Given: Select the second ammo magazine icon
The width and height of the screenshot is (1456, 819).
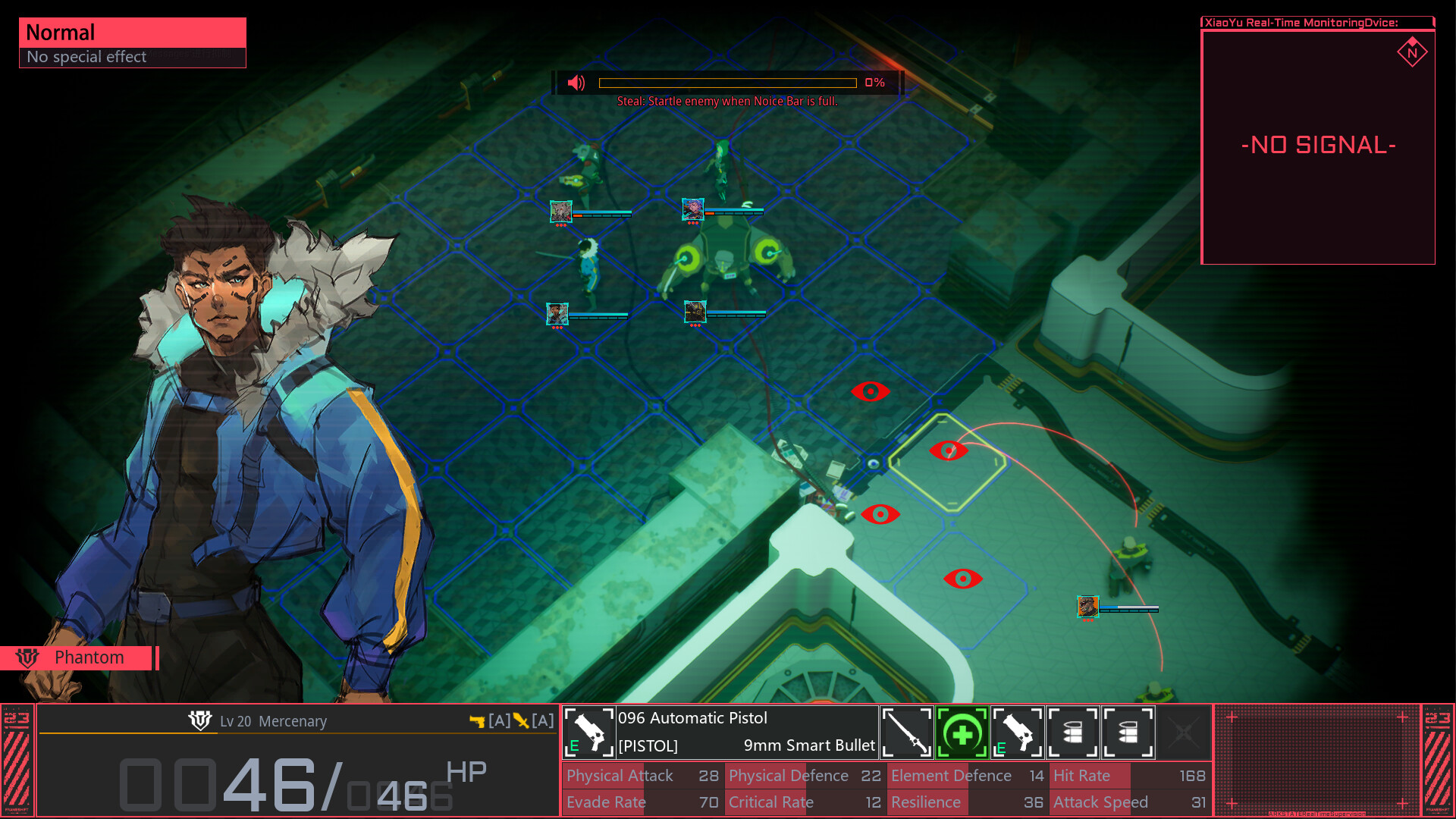Looking at the screenshot, I should coord(1128,732).
